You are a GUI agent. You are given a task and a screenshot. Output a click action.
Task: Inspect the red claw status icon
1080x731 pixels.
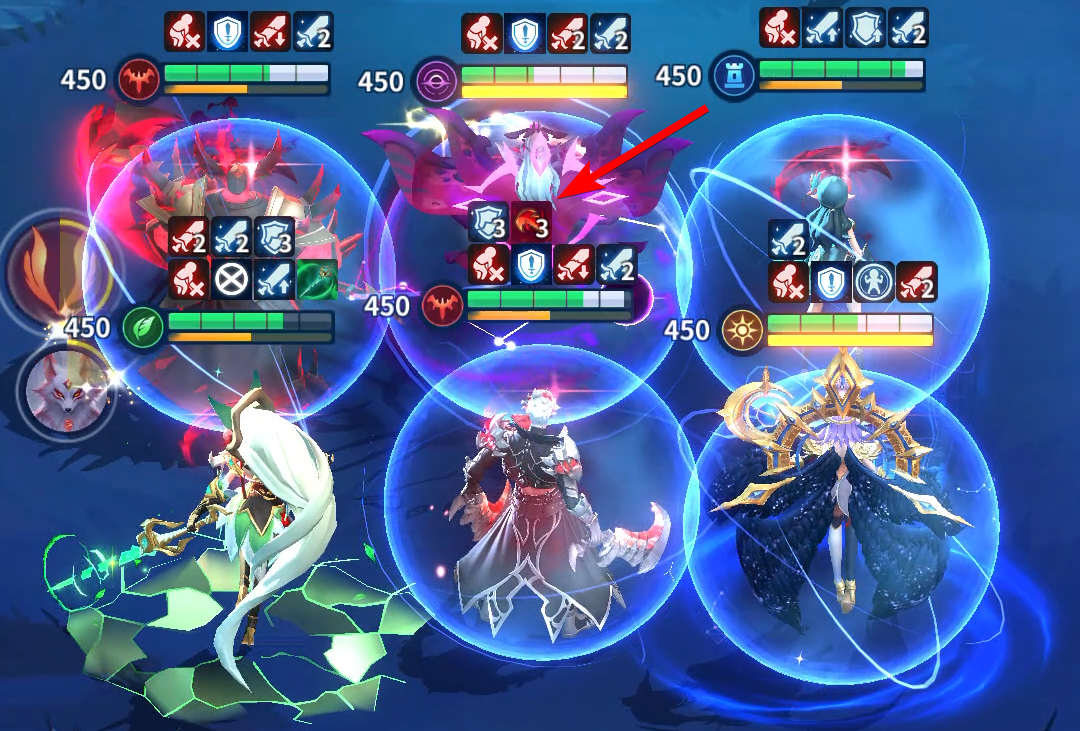[530, 223]
